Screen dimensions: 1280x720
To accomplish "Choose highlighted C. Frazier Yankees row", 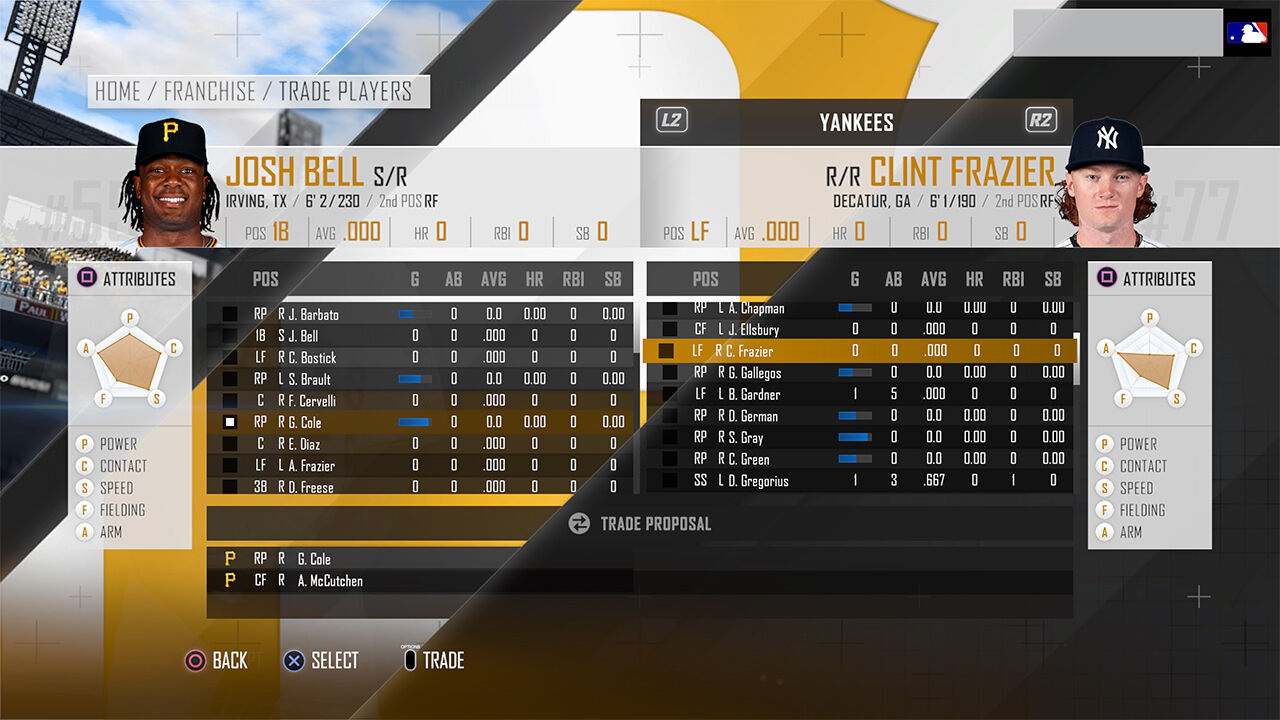I will [750, 351].
